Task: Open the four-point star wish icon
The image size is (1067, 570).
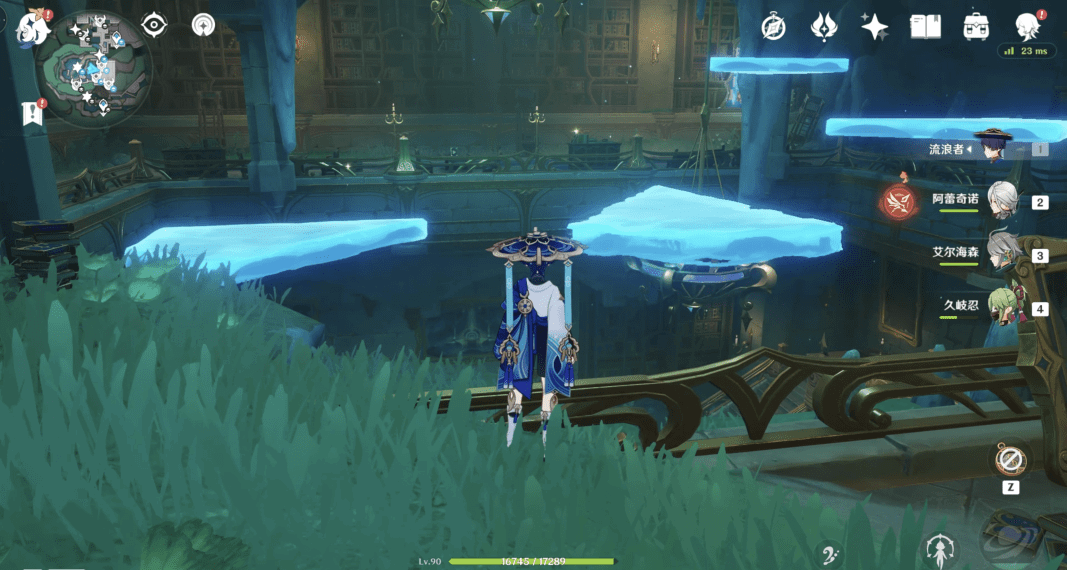Action: (875, 27)
